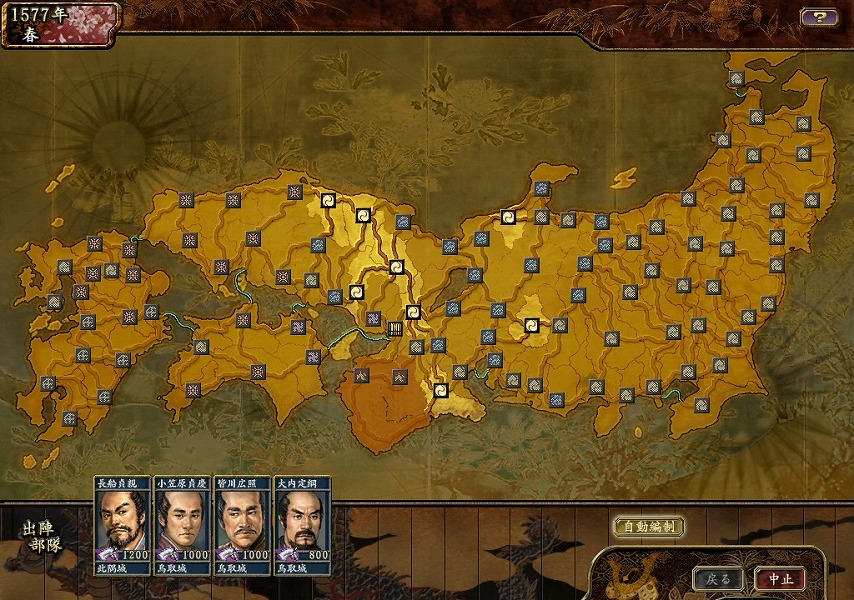Click the 自動編制 auto-formation button
Screen dimensions: 854x600
pyautogui.click(x=648, y=526)
